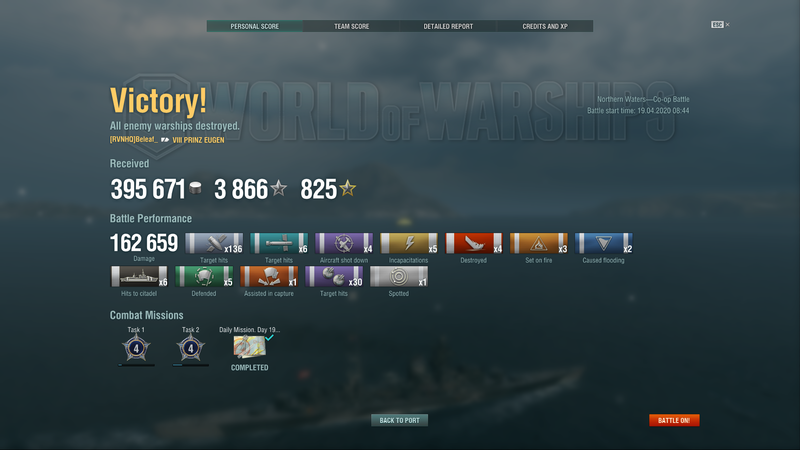Screen dimensions: 800x450
Task: Return with Back to Port button
Action: point(399,420)
